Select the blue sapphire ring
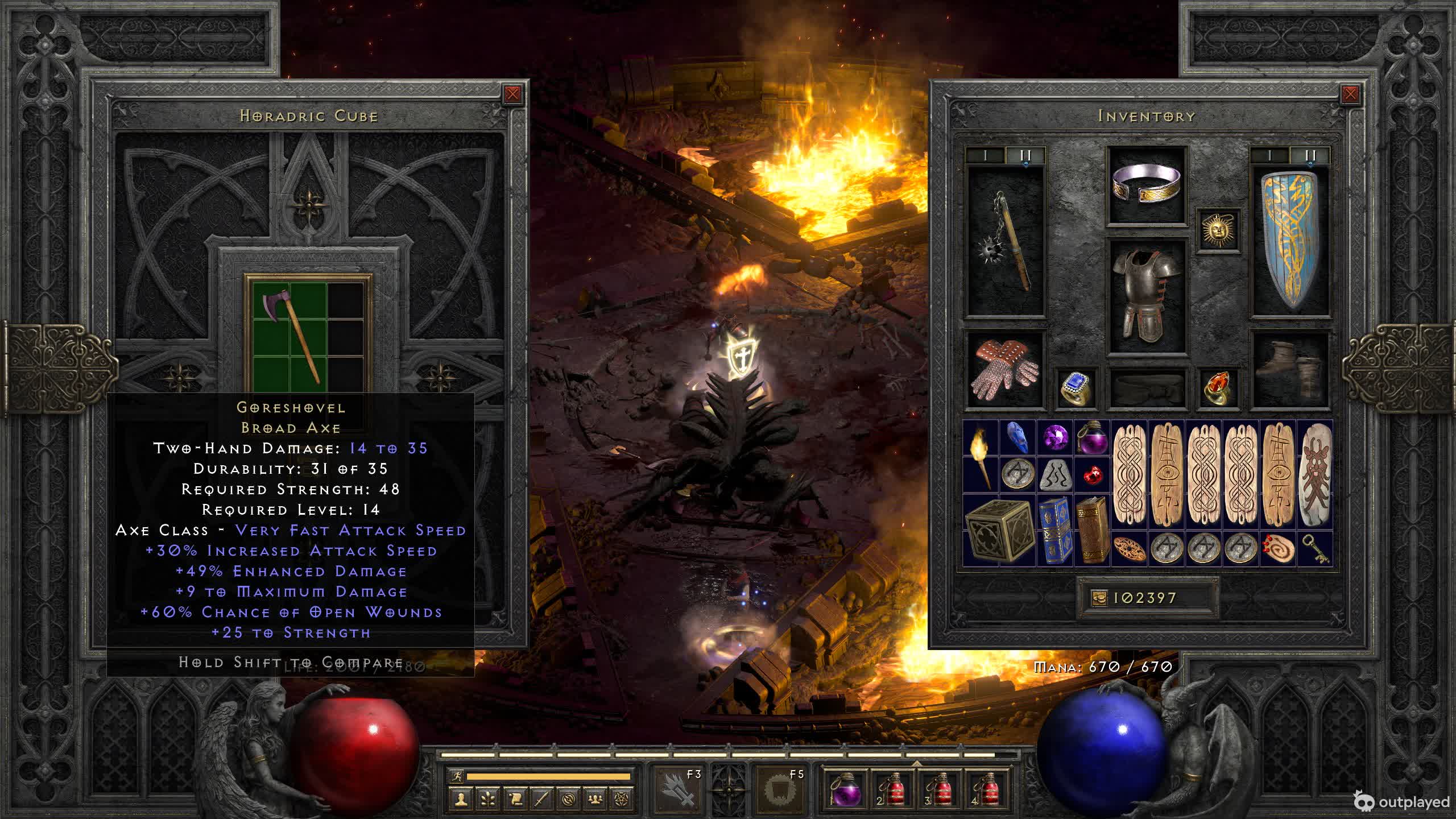Screen dimensions: 1456x819 point(1076,388)
